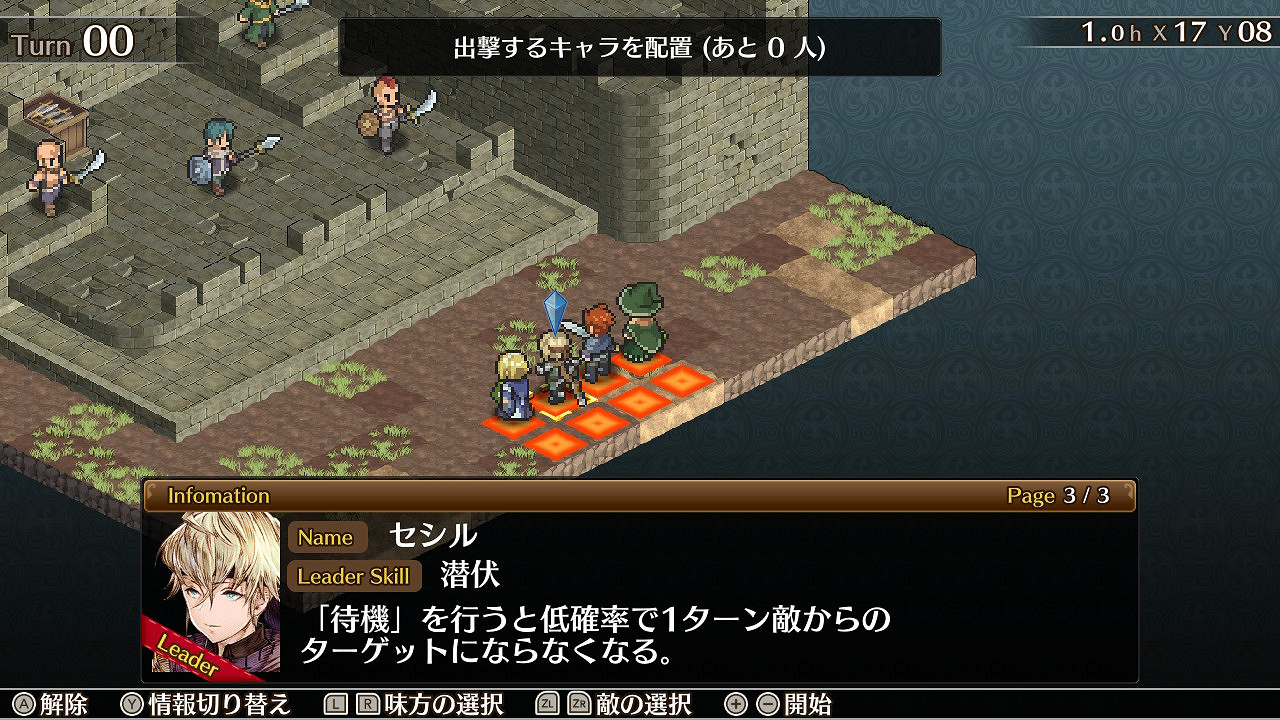Open the 出撃するキャラを配置 banner
Image resolution: width=1280 pixels, height=720 pixels.
640,44
